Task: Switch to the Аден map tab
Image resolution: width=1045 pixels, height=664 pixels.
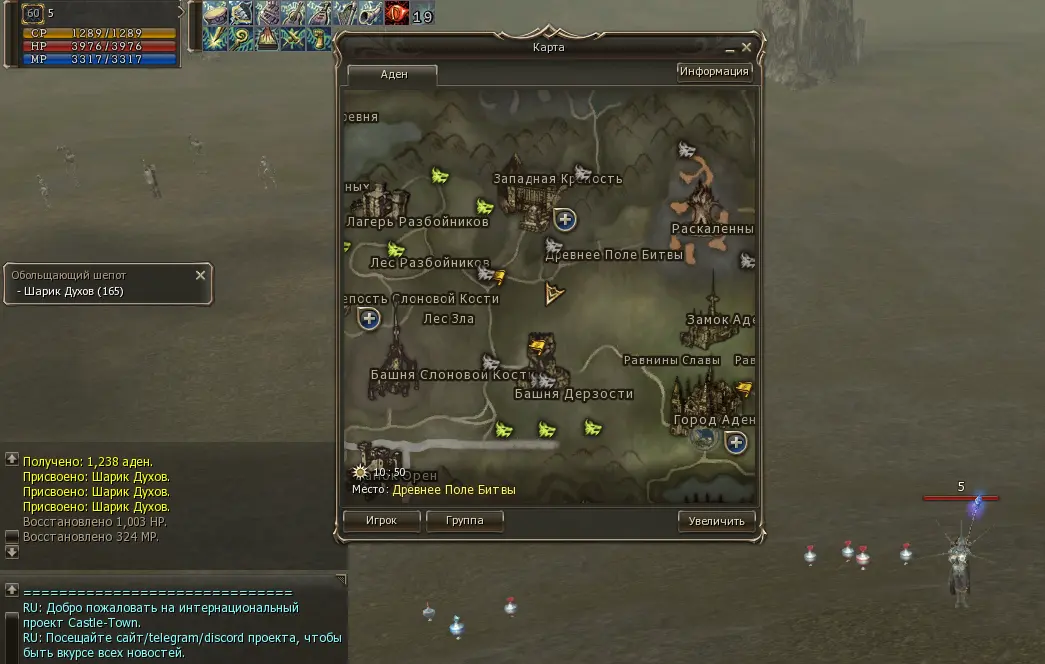Action: point(393,75)
